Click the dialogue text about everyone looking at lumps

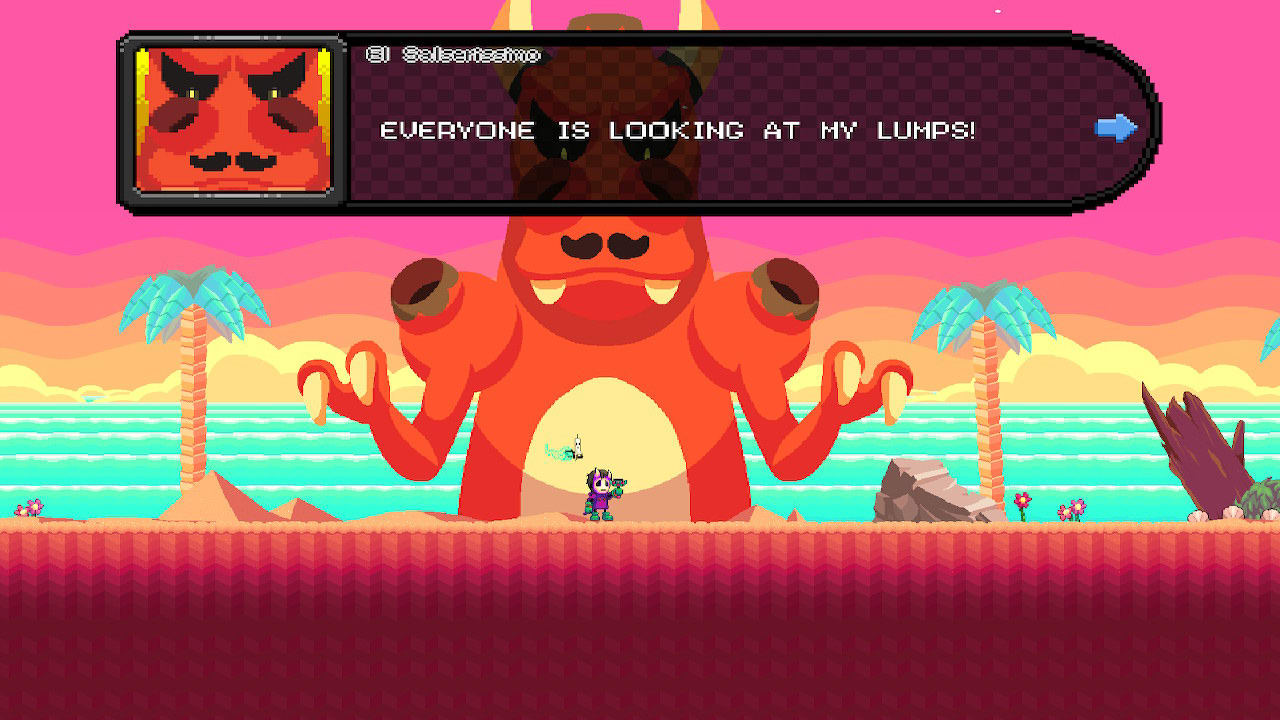[x=678, y=130]
